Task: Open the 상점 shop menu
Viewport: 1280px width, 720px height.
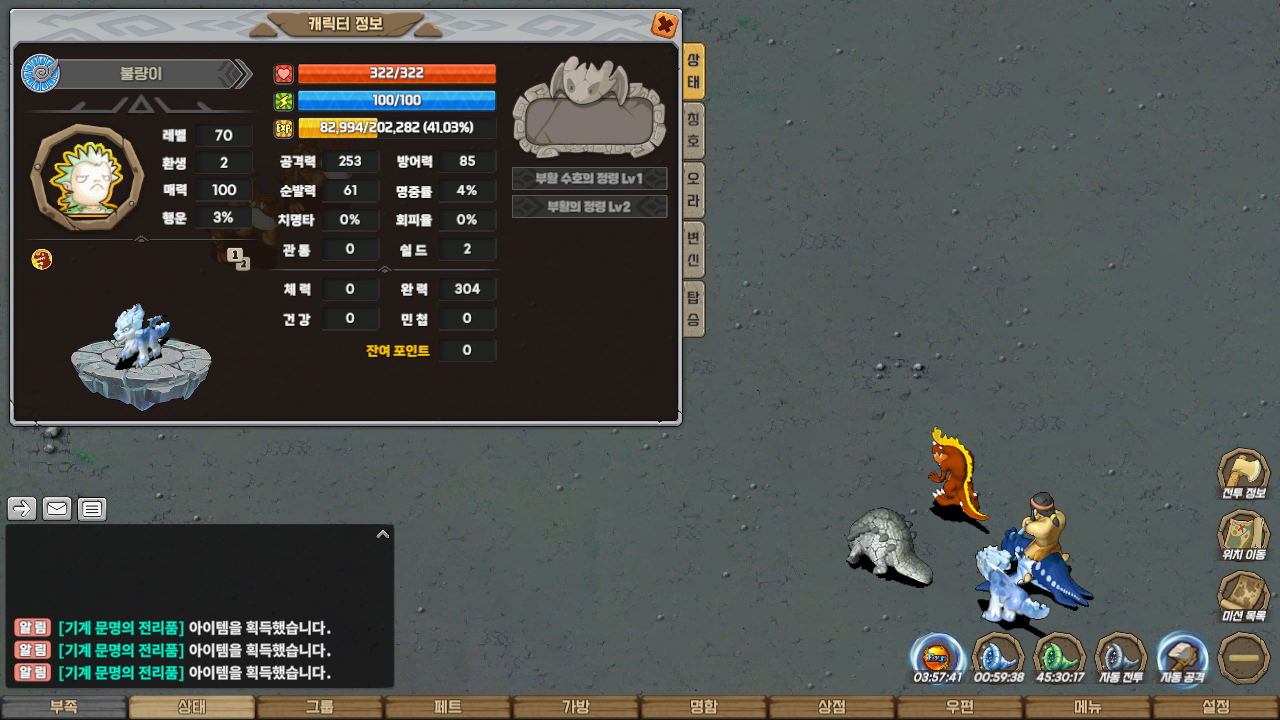Action: coord(831,707)
